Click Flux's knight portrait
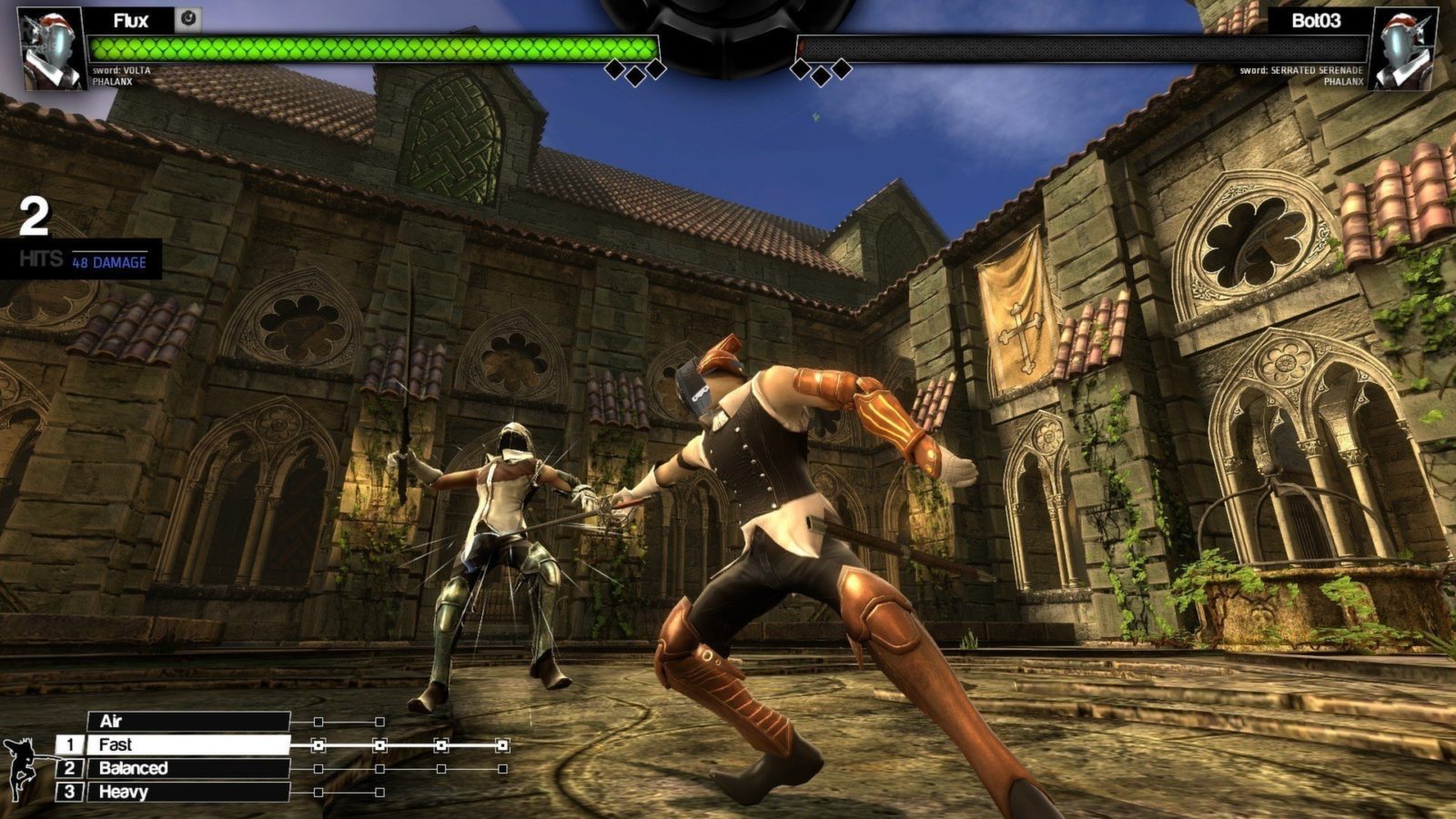Screen dimensions: 1456x819 pyautogui.click(x=52, y=49)
